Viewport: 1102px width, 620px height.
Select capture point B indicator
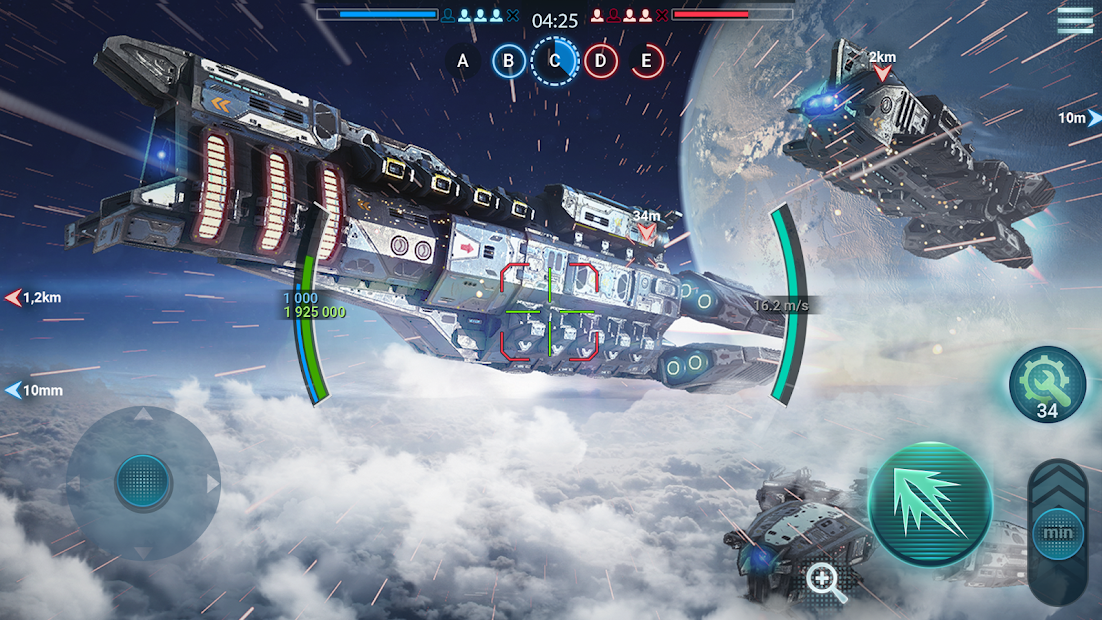(509, 62)
